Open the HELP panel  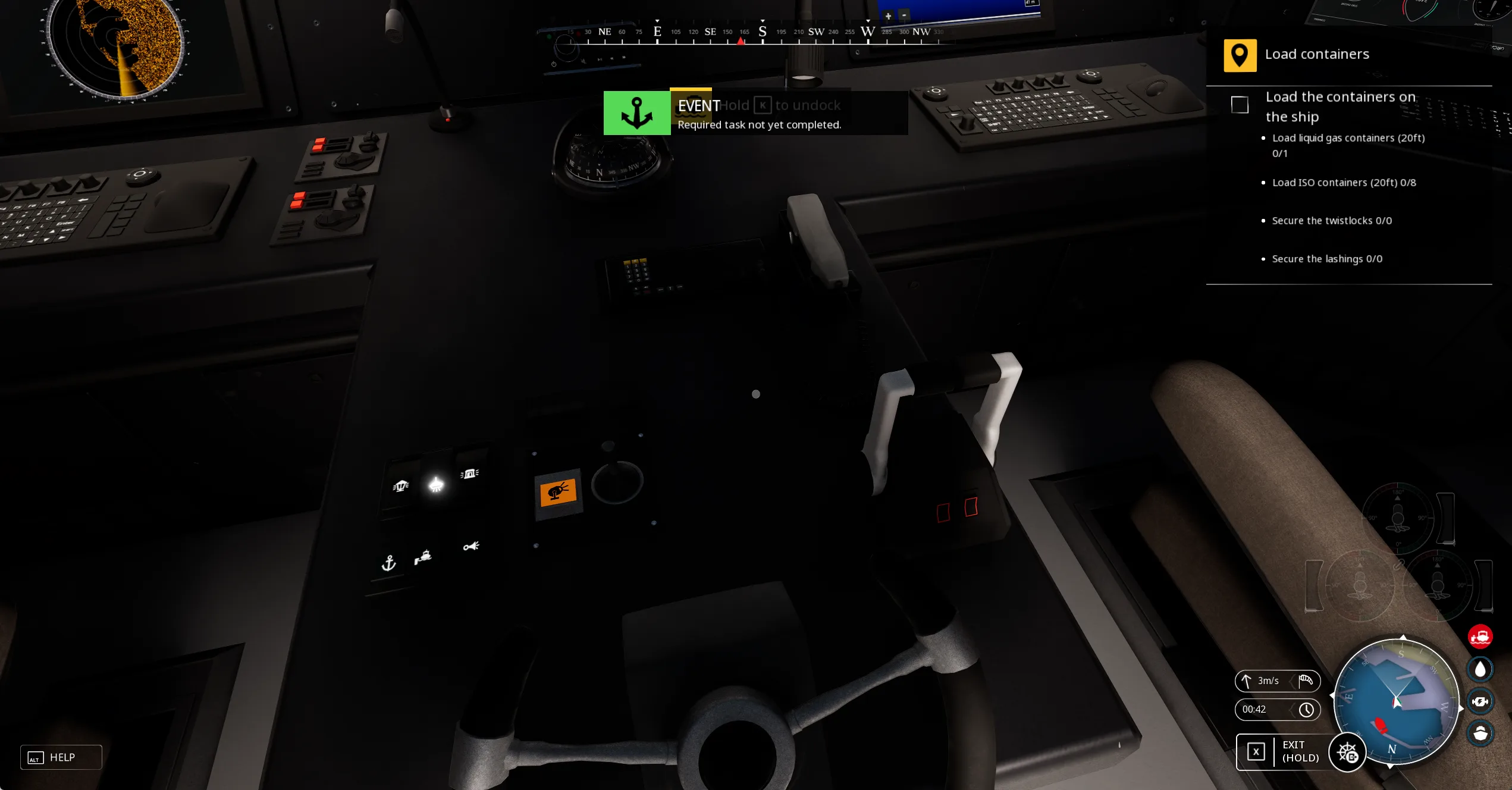click(61, 757)
